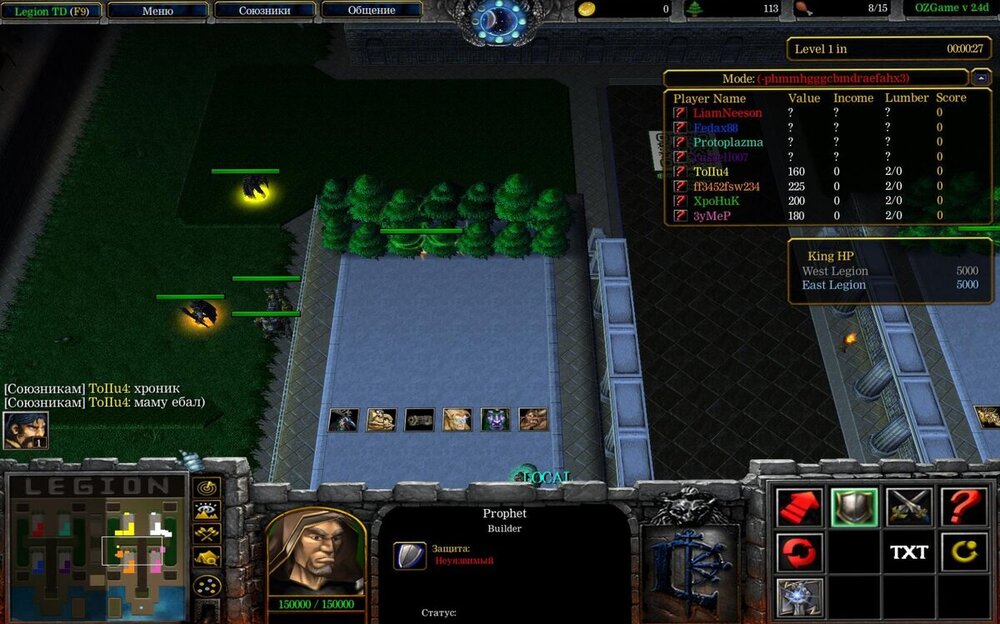Open the Союзники allies panel

click(x=265, y=10)
